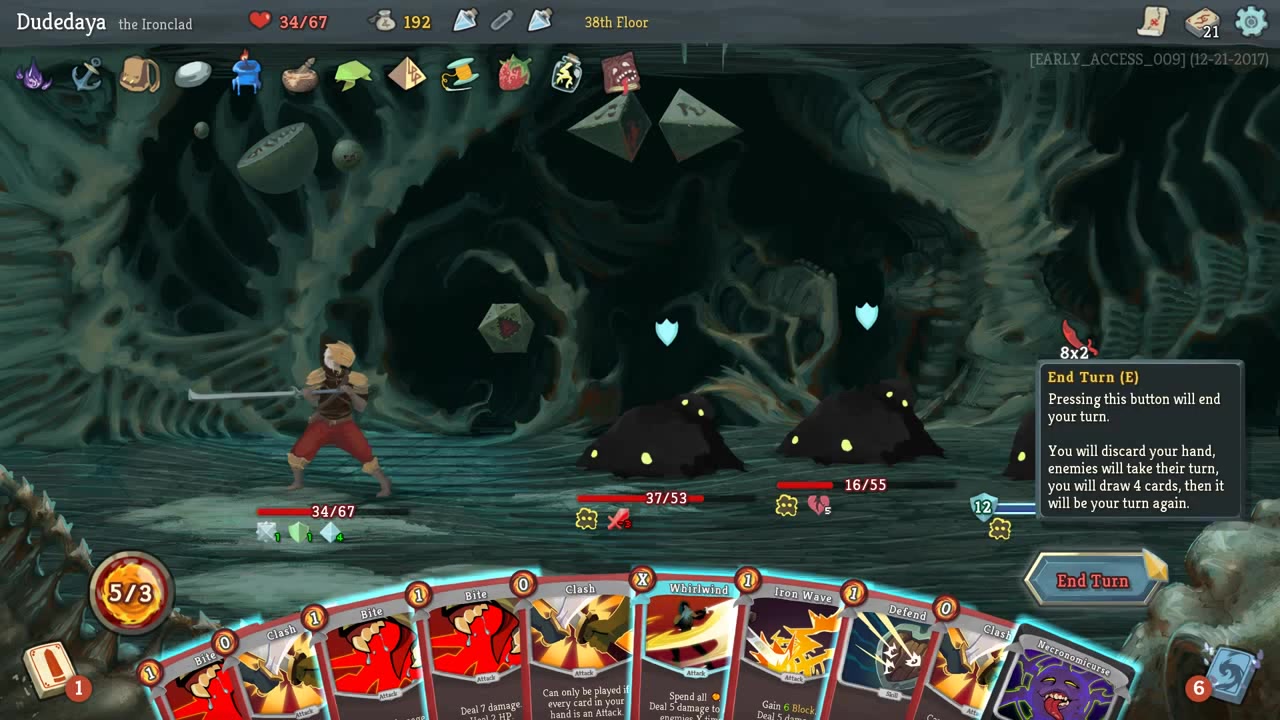Check the backpack relic

(x=140, y=75)
